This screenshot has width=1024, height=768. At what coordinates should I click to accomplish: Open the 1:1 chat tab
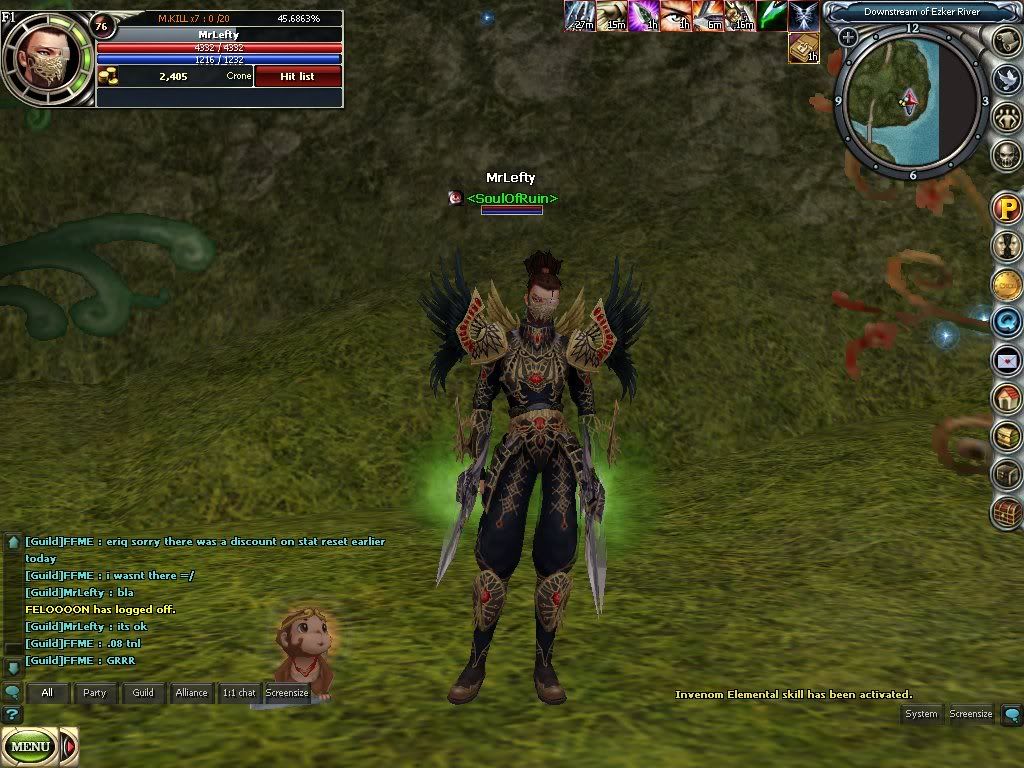tap(239, 692)
